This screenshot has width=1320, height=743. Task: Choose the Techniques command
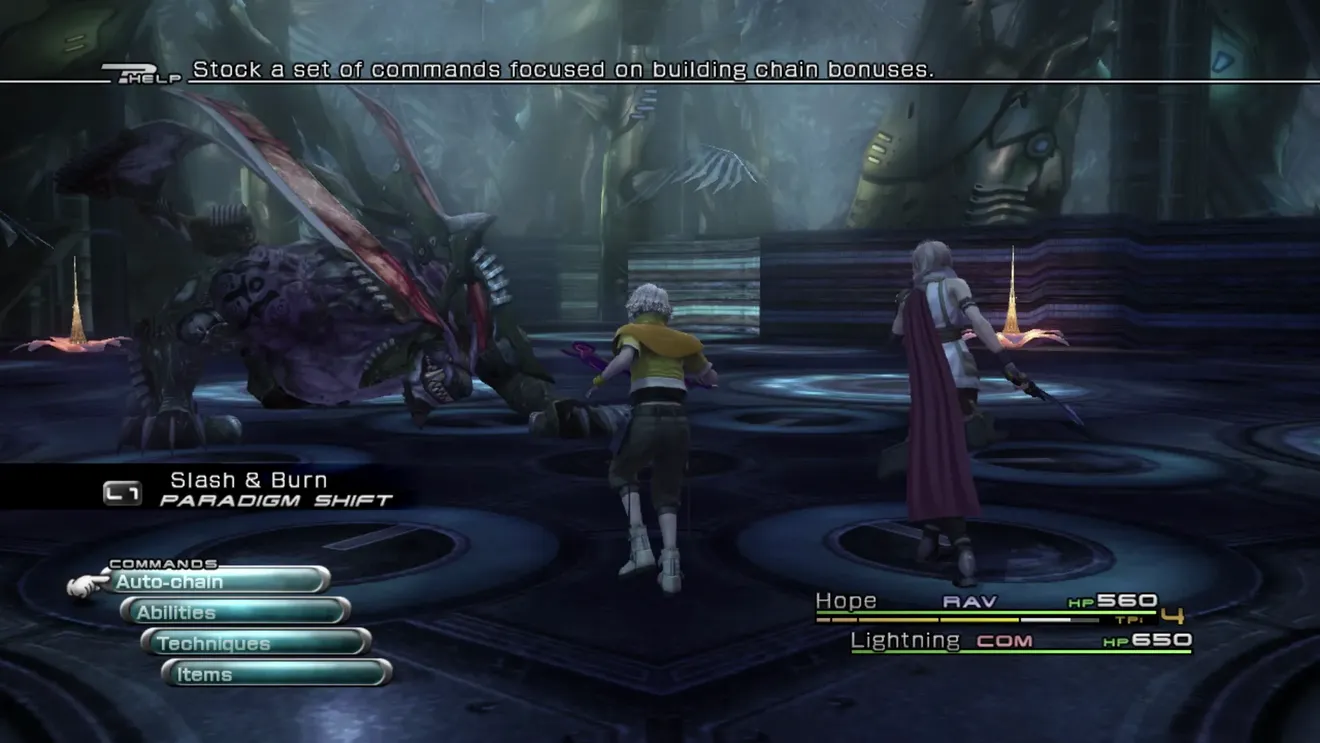[257, 643]
